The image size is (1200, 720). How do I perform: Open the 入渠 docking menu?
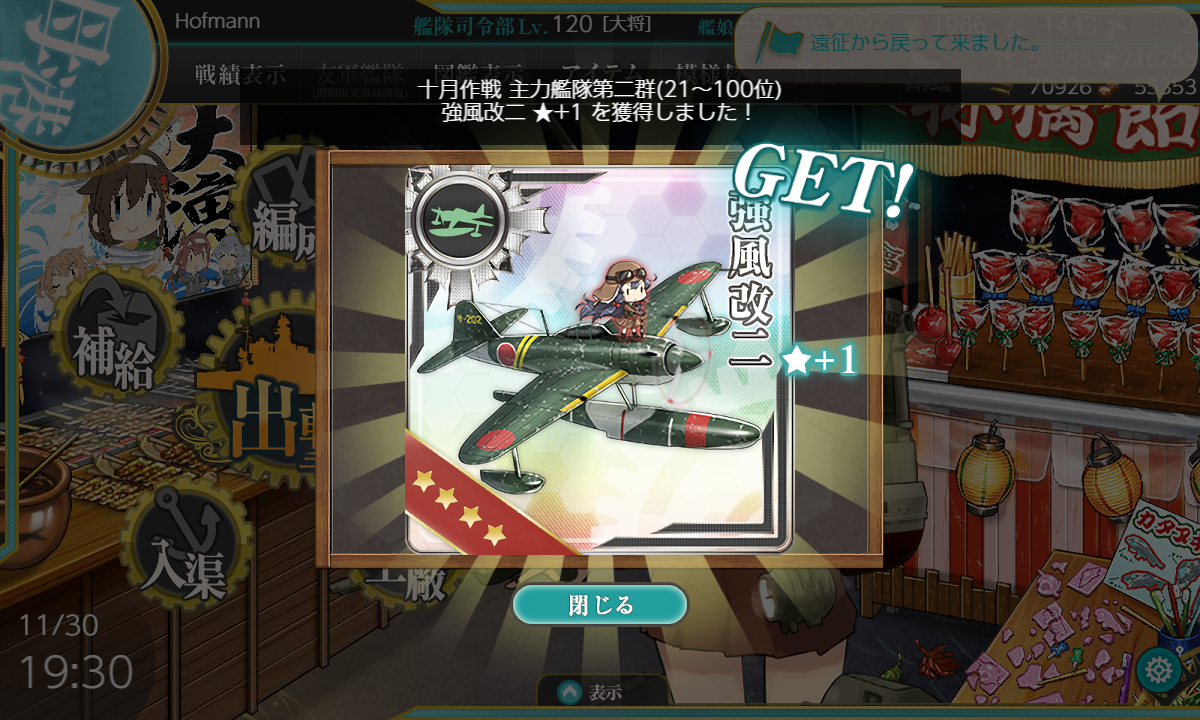185,555
